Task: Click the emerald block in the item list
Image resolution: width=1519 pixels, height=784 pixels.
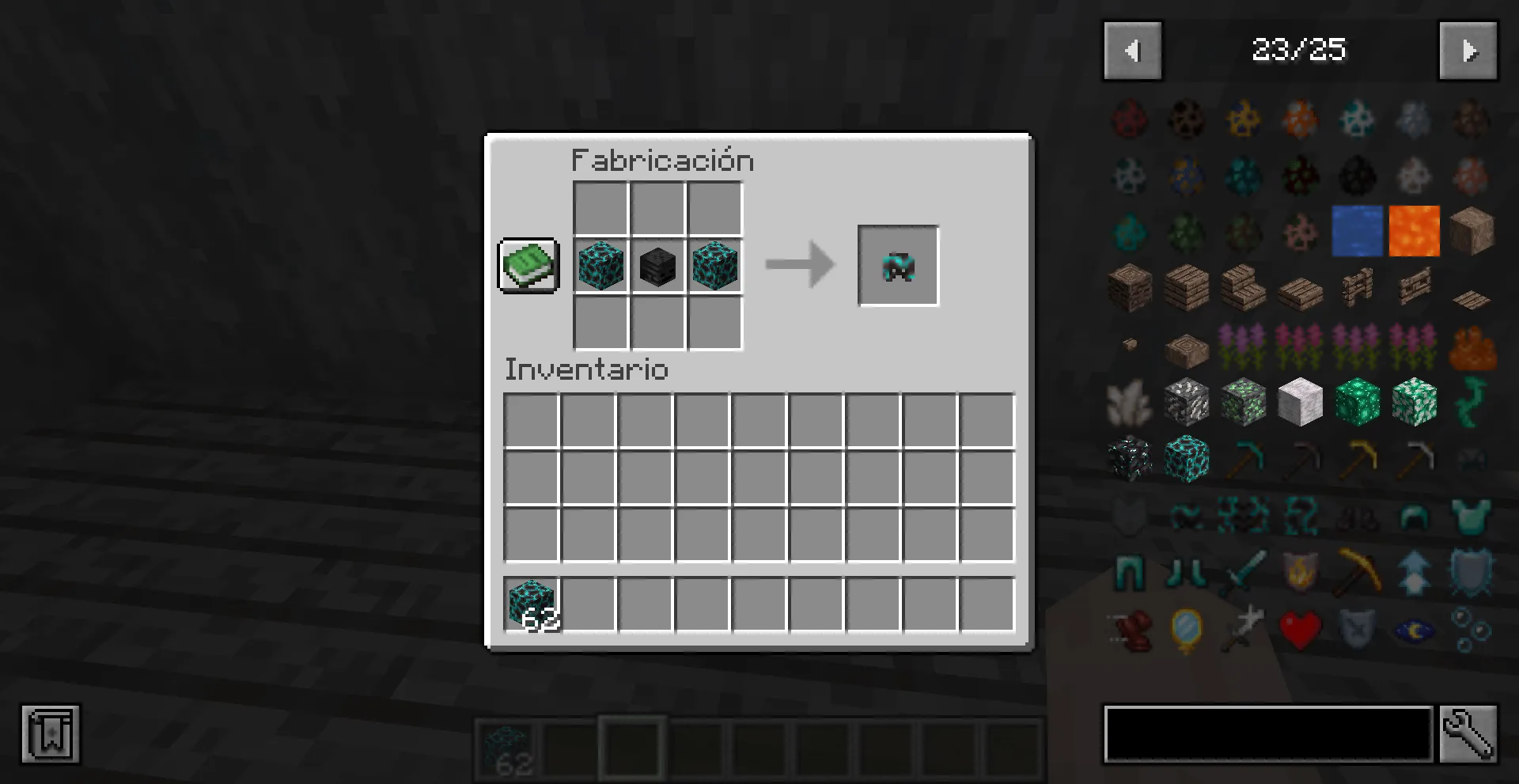Action: pyautogui.click(x=1358, y=402)
